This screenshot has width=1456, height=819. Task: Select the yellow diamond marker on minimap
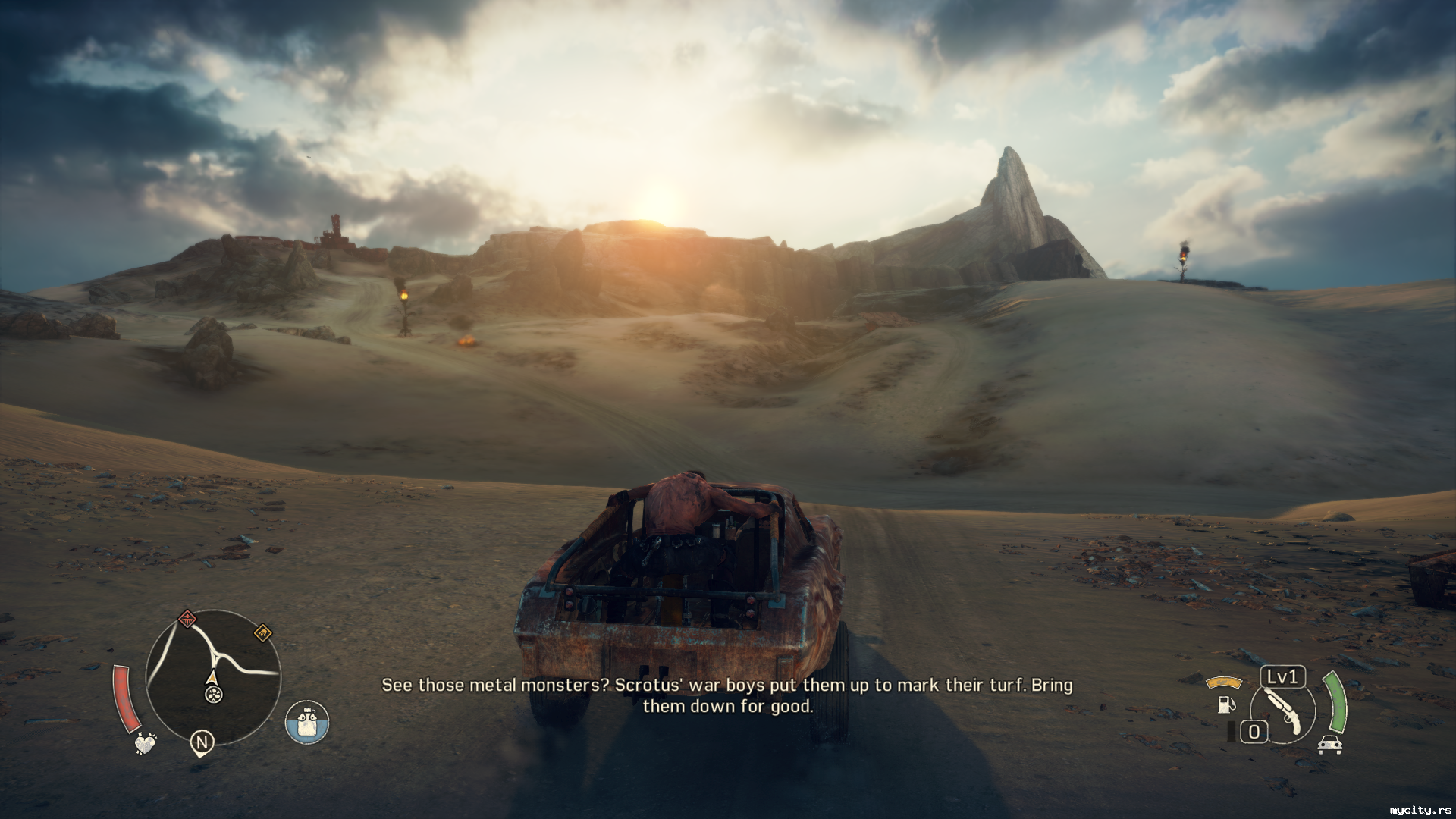click(262, 632)
